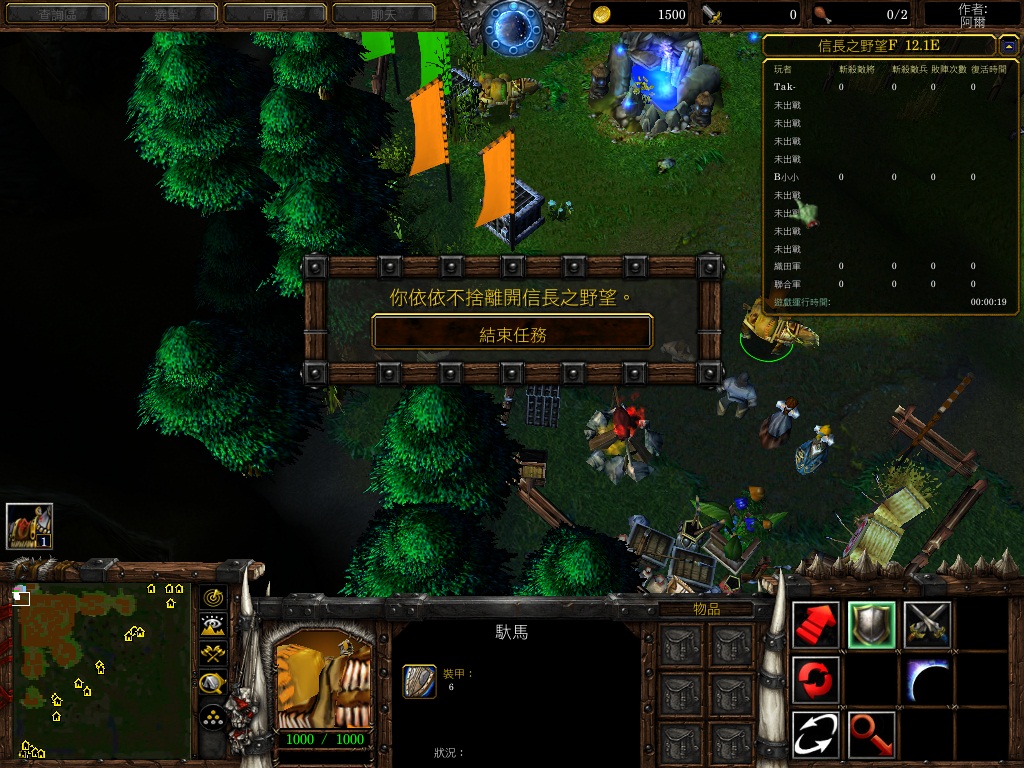1024x768 pixels.
Task: Click the white circular arrows ability
Action: pos(816,735)
